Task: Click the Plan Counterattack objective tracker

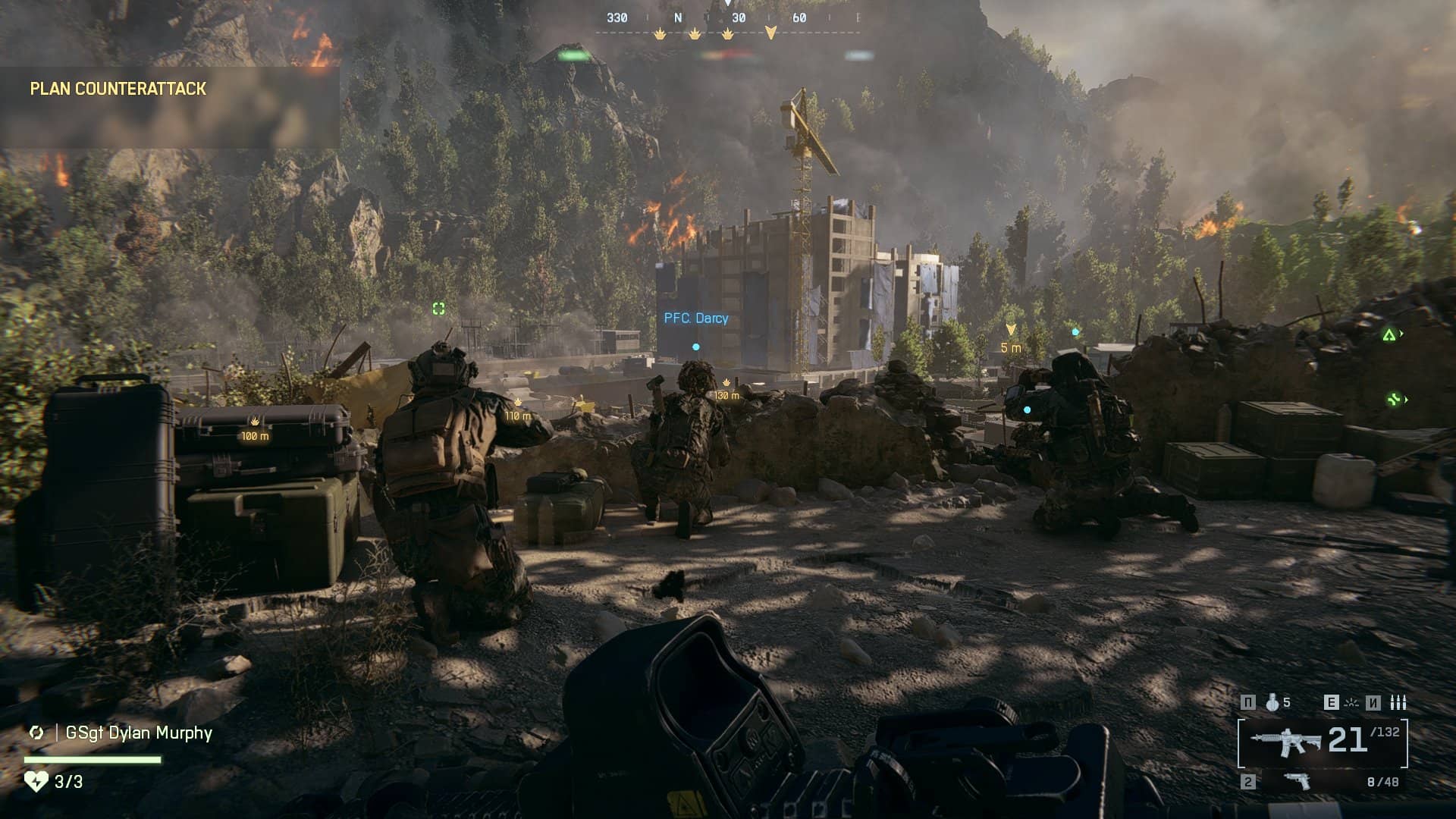Action: [x=118, y=89]
